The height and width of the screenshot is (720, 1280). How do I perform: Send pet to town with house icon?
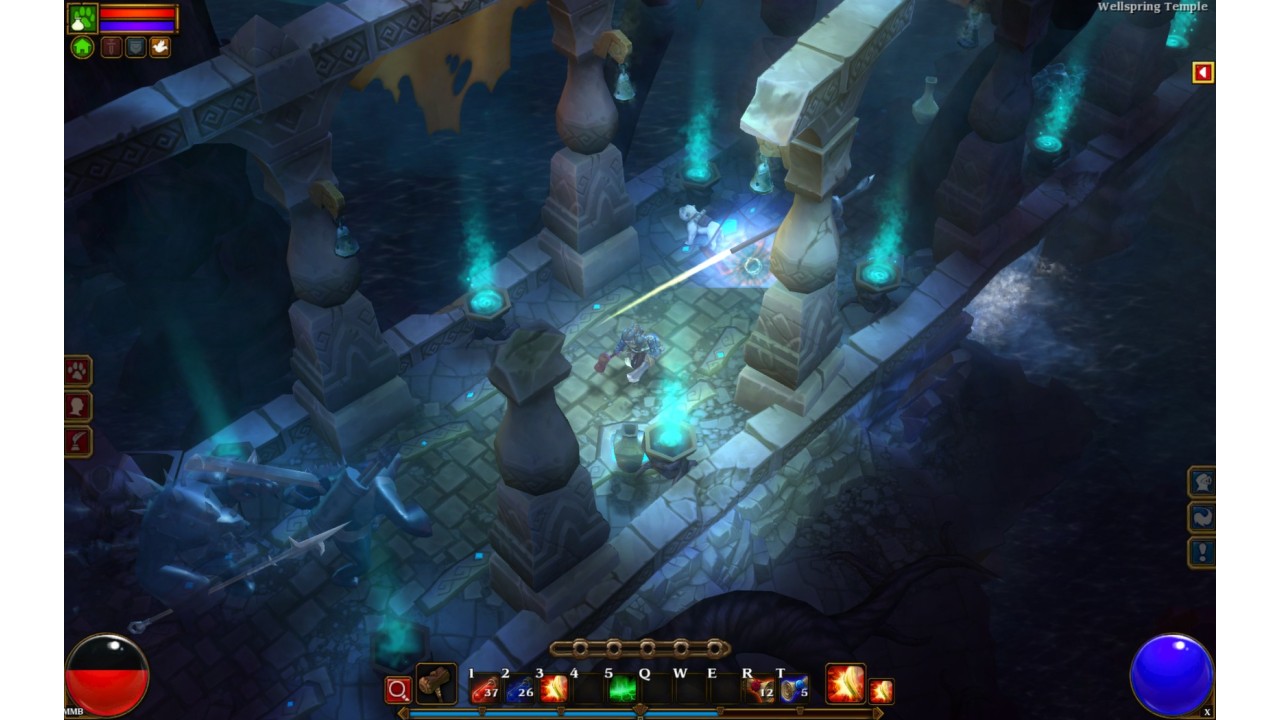(x=83, y=47)
